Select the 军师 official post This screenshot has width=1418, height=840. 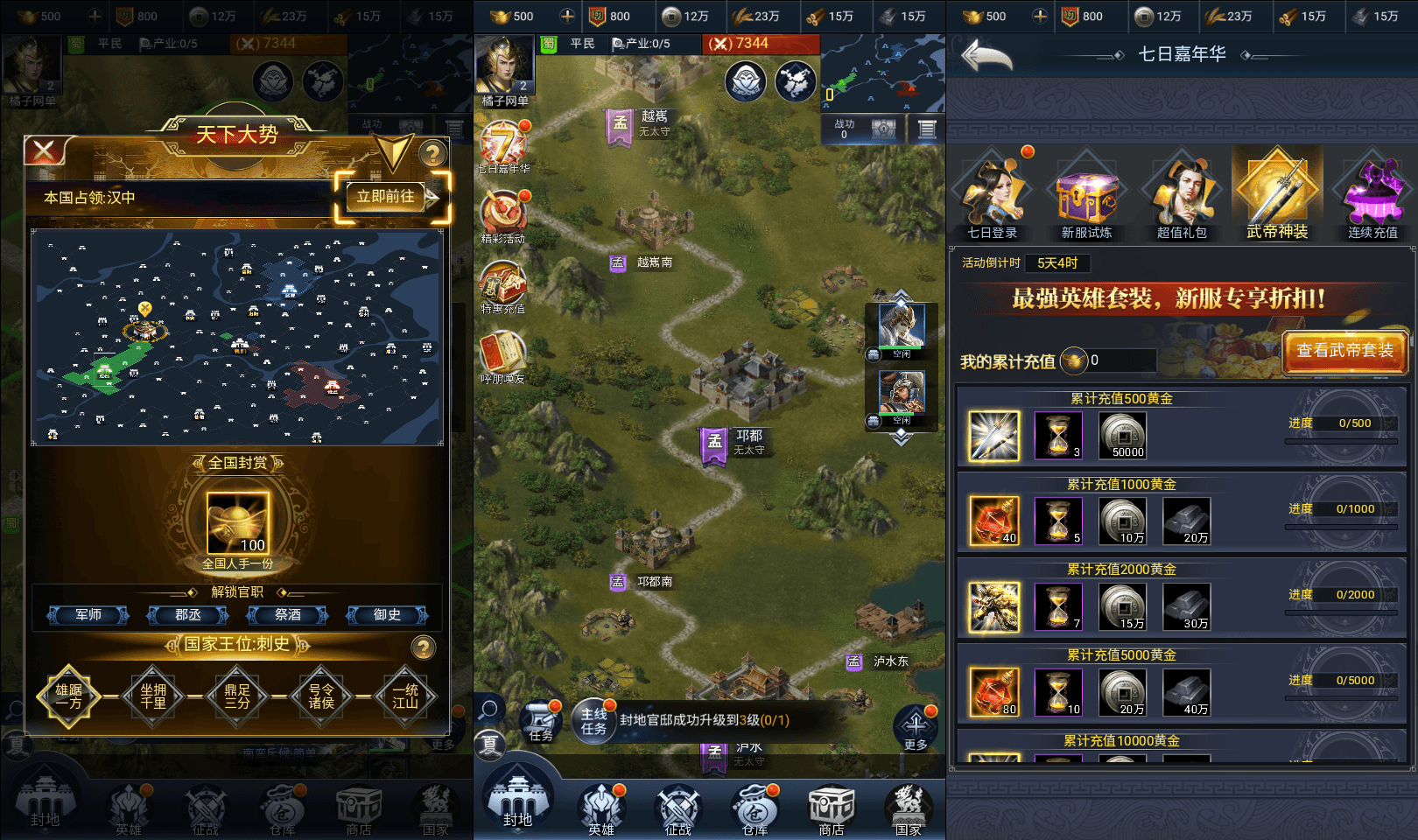pyautogui.click(x=88, y=615)
